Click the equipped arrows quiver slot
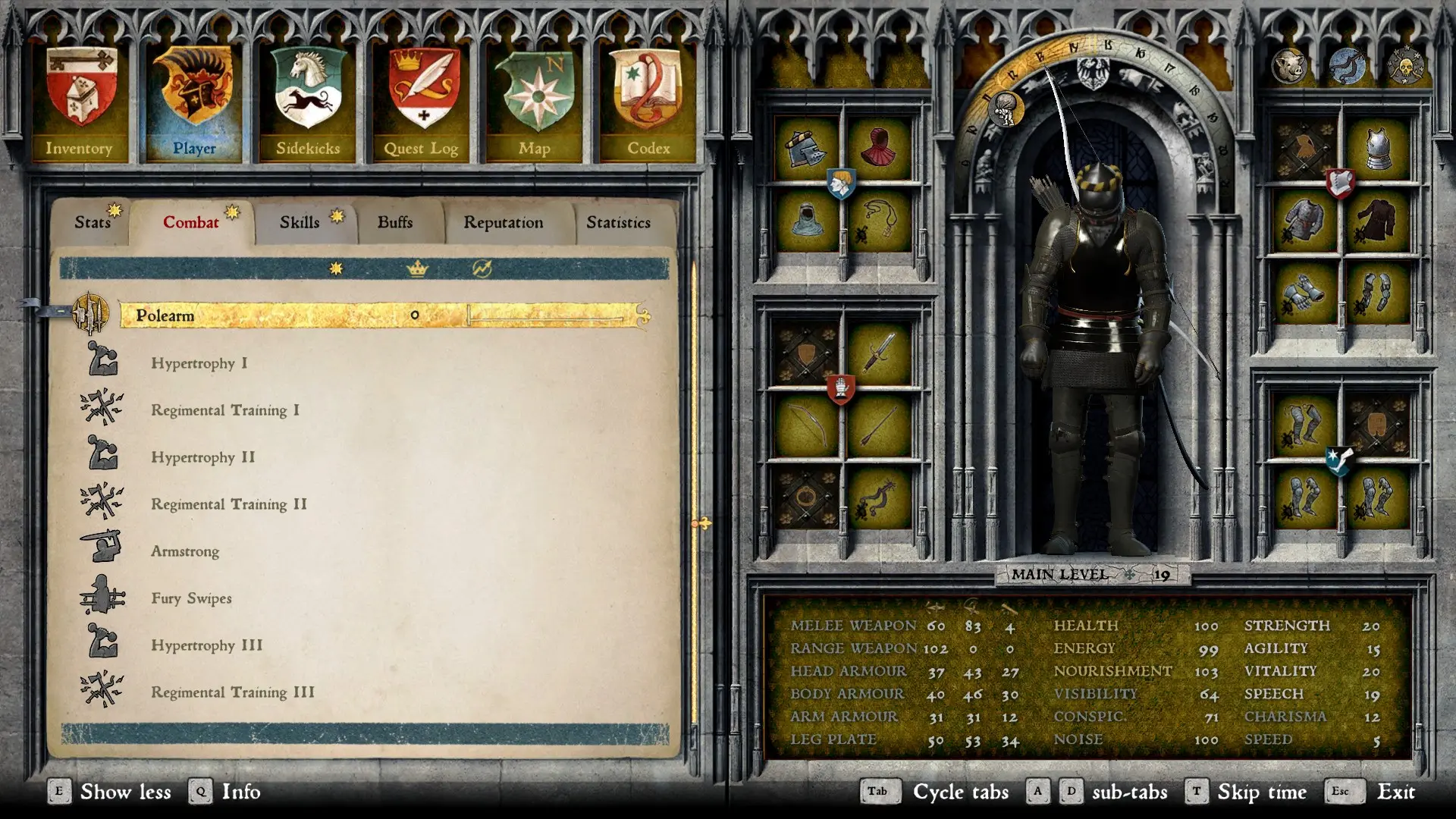1456x819 pixels. click(x=880, y=425)
